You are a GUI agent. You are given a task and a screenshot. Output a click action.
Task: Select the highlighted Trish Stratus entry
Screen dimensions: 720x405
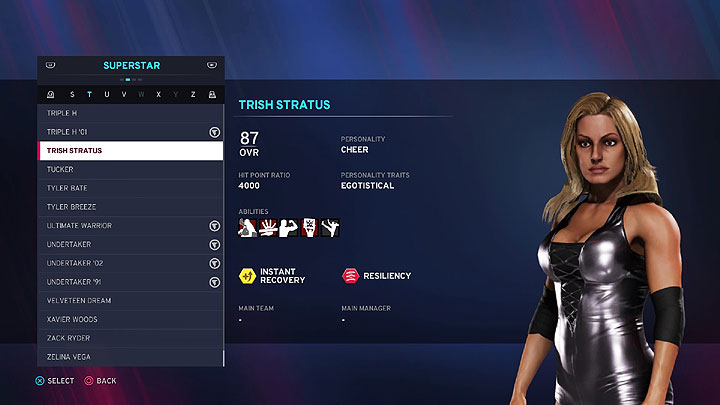tap(130, 151)
